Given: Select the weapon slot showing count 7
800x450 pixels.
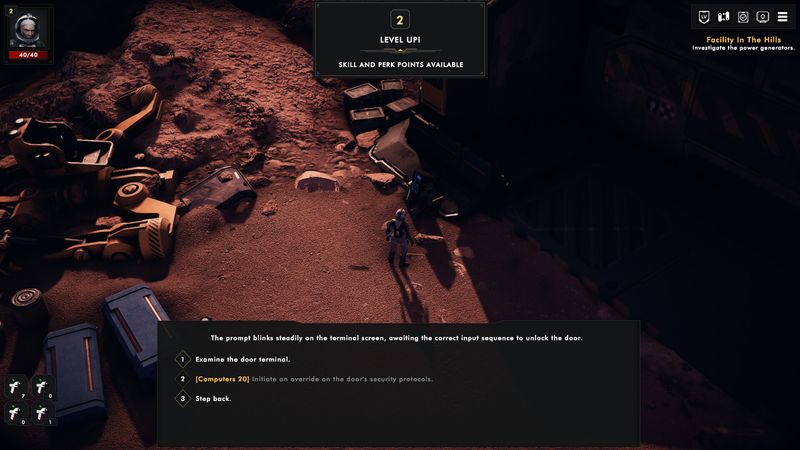Looking at the screenshot, I should click(17, 387).
